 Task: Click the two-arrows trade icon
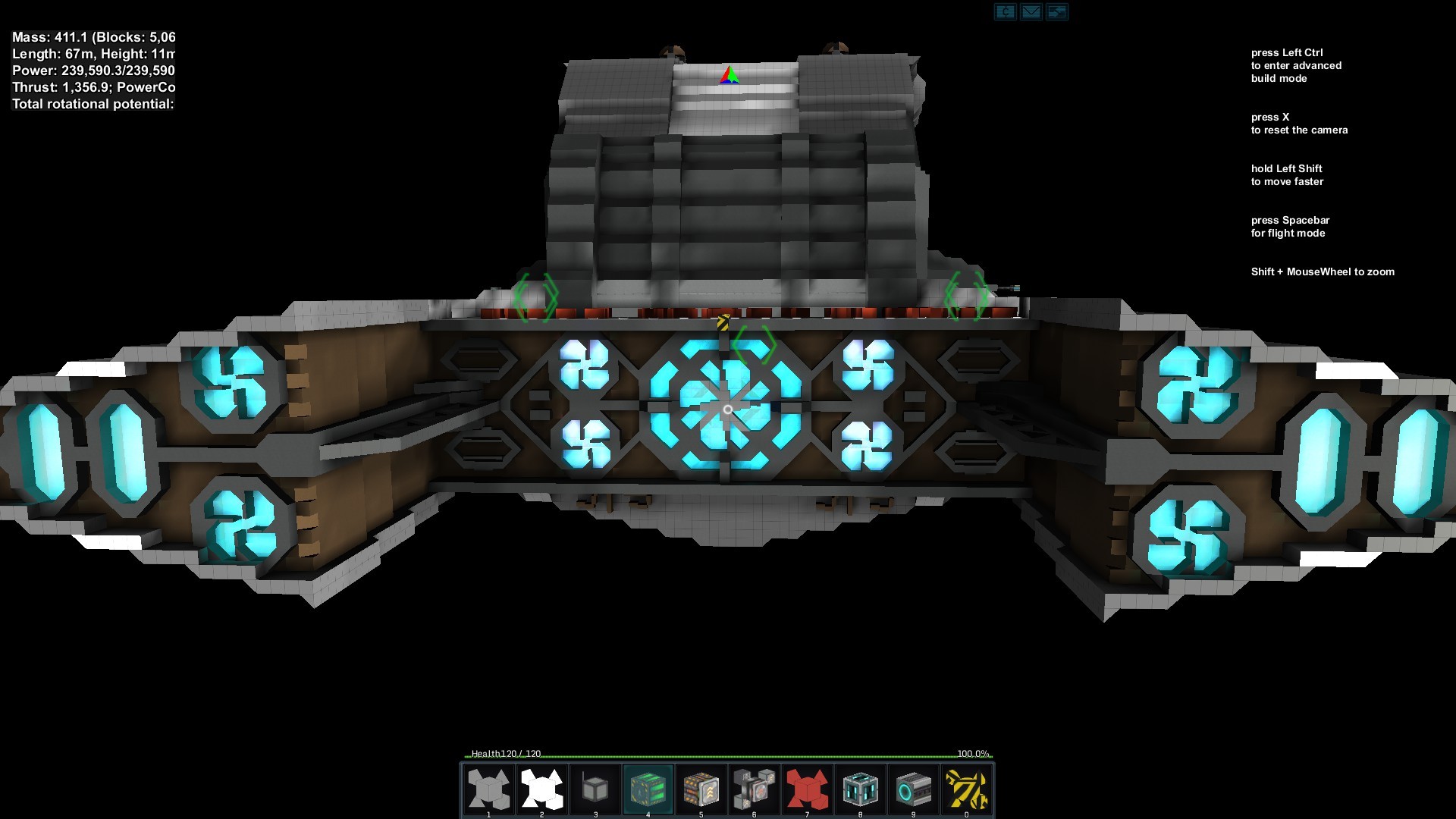click(x=1056, y=11)
